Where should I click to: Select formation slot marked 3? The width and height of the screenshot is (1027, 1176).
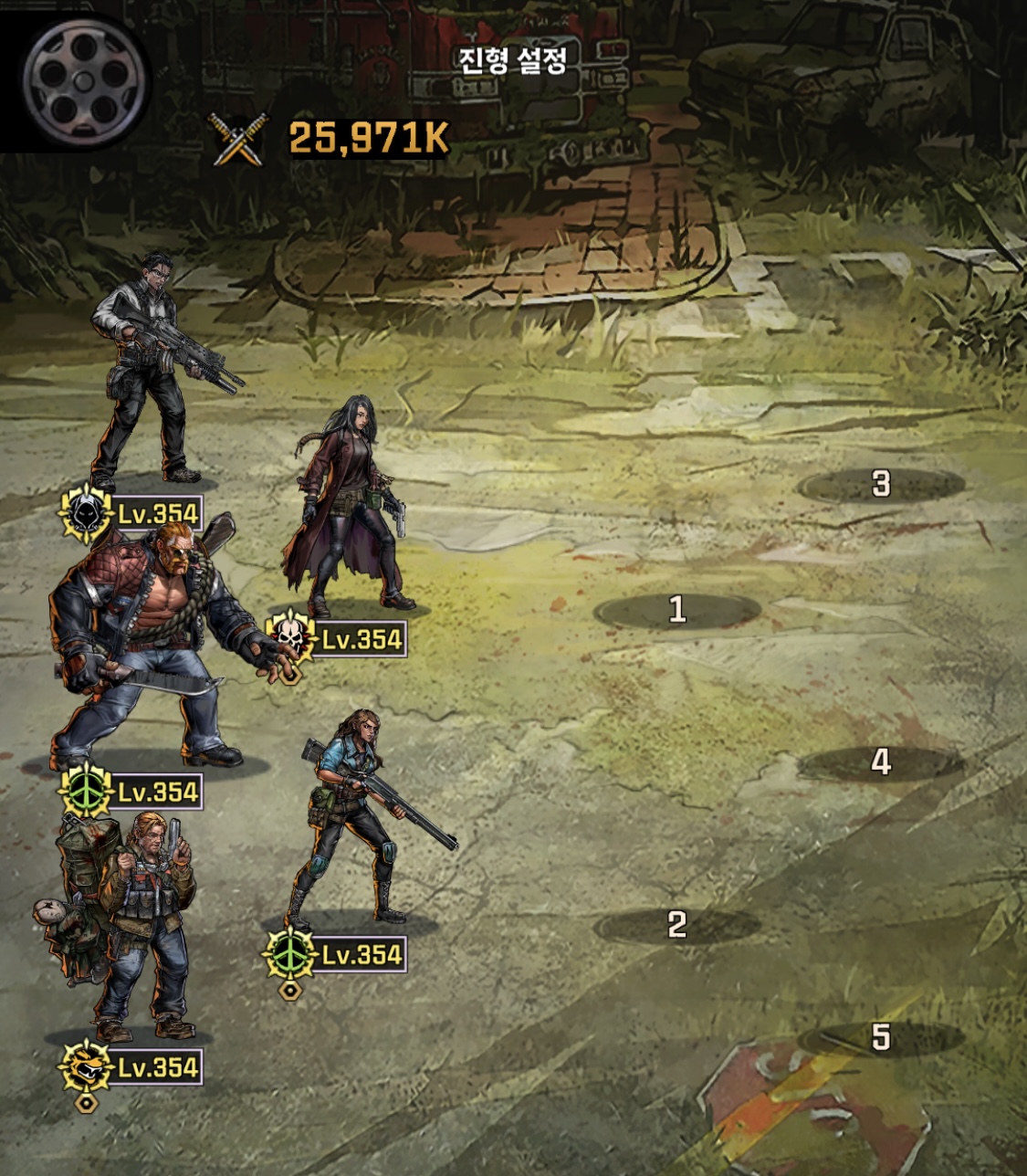880,484
